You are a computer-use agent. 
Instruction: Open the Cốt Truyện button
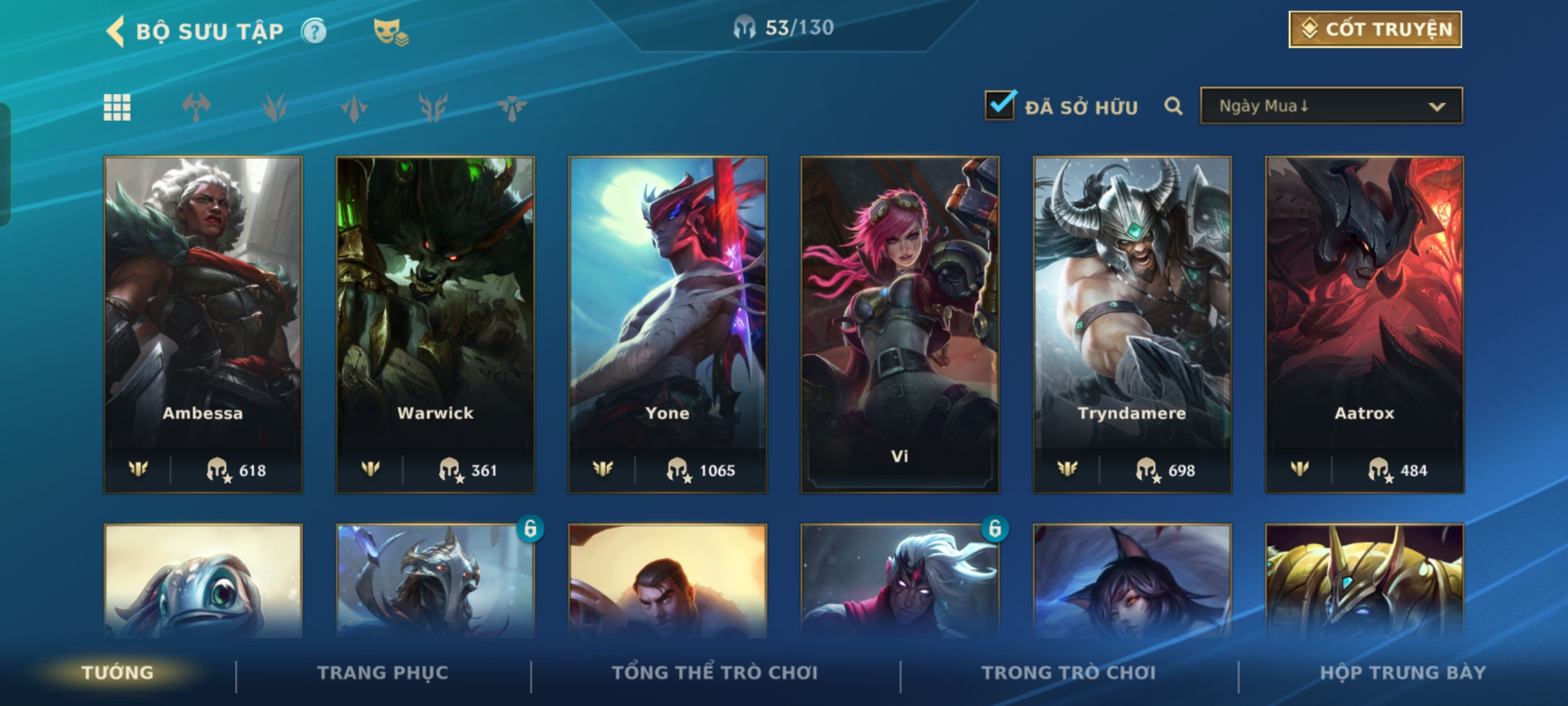(x=1375, y=29)
